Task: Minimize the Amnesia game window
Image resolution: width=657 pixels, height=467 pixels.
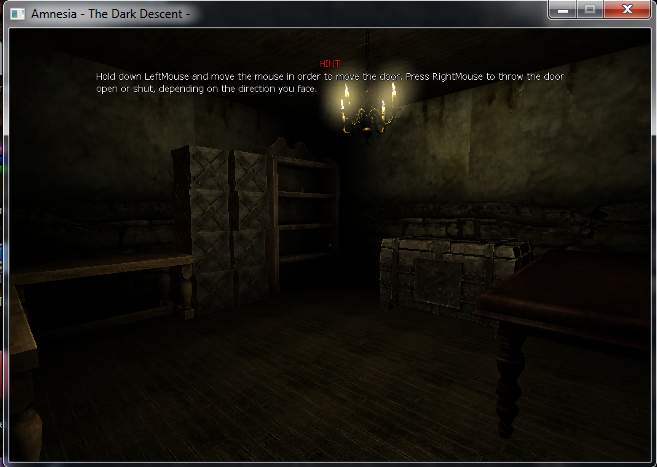Action: 563,9
